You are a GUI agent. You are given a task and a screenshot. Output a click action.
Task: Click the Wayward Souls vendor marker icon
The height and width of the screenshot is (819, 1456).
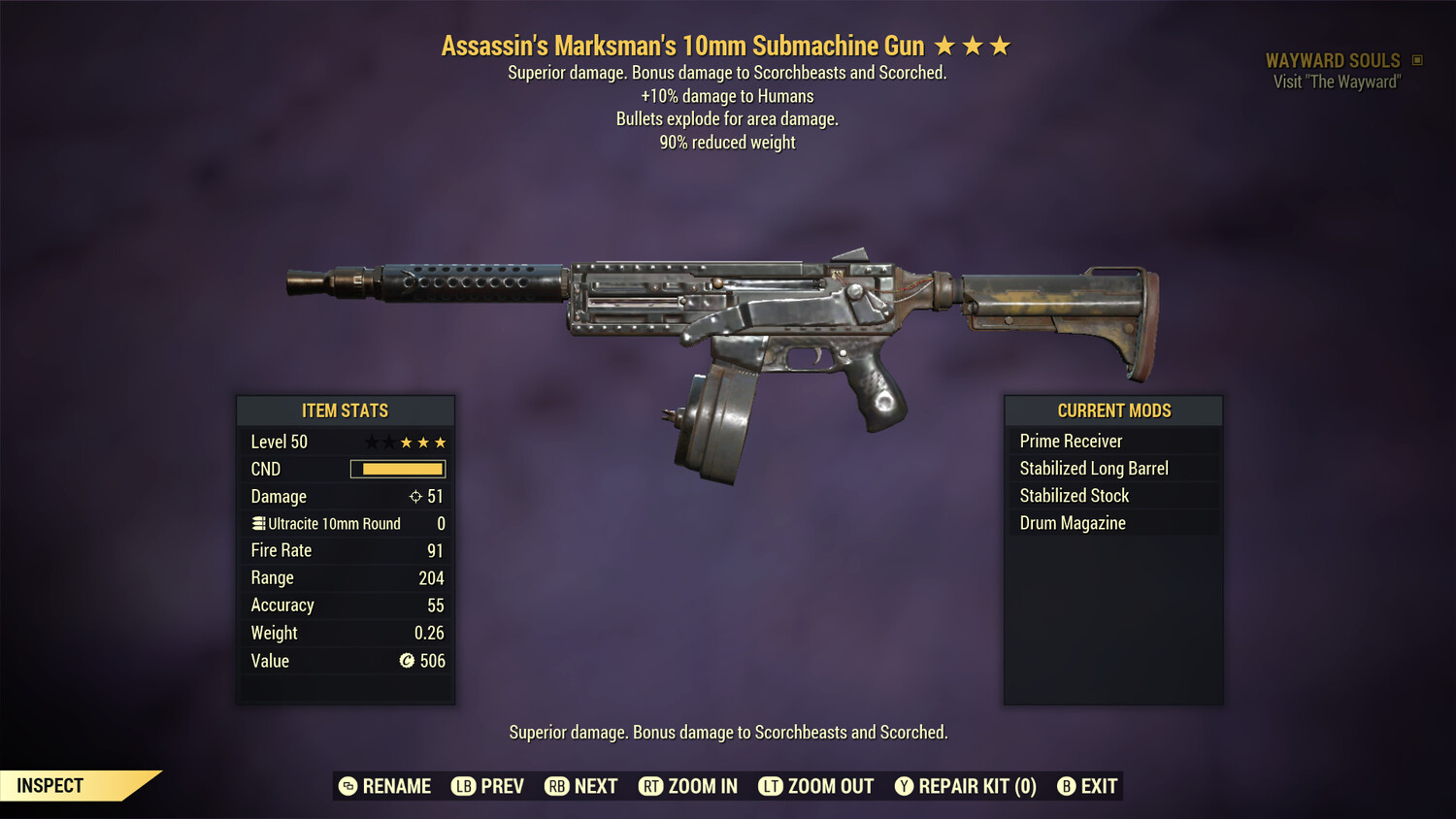point(1415,60)
